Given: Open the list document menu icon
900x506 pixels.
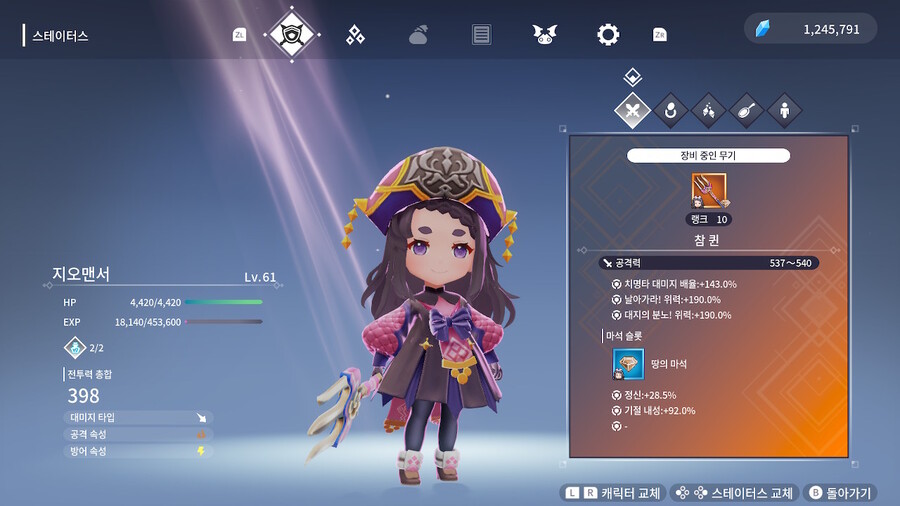Looking at the screenshot, I should (x=481, y=35).
